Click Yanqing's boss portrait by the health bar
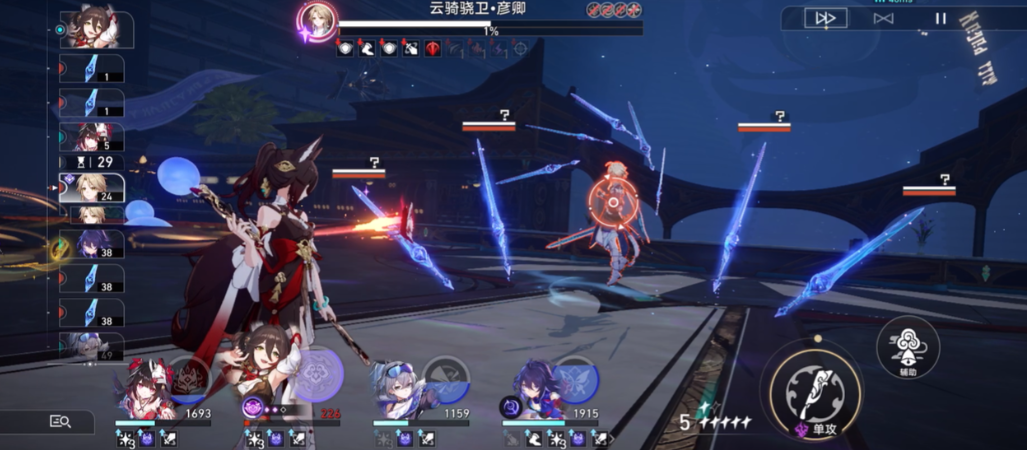Viewport: 1027px width, 450px height. coord(318,20)
